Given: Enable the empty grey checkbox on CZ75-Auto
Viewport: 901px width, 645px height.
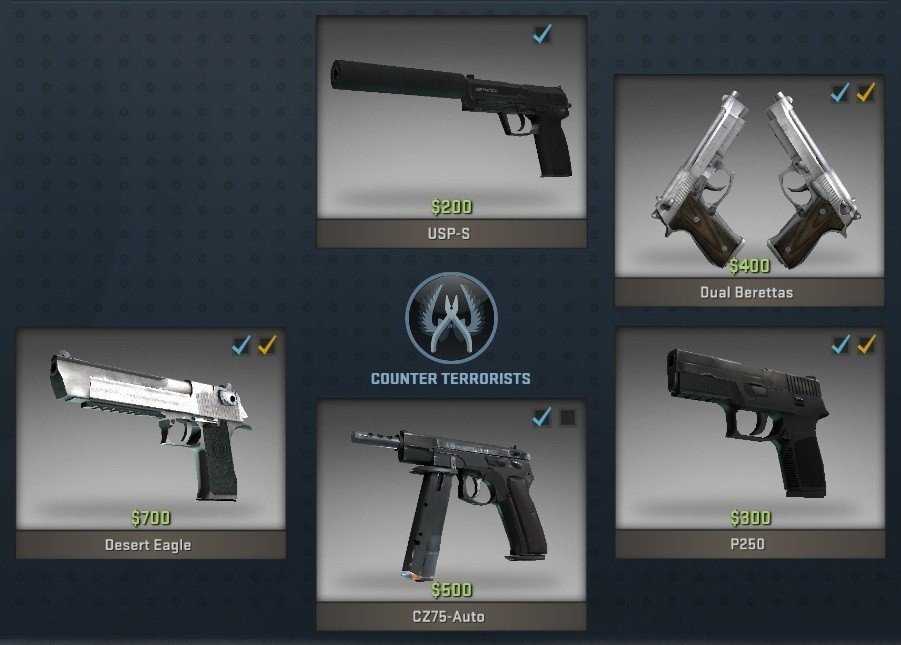Looking at the screenshot, I should pos(568,417).
